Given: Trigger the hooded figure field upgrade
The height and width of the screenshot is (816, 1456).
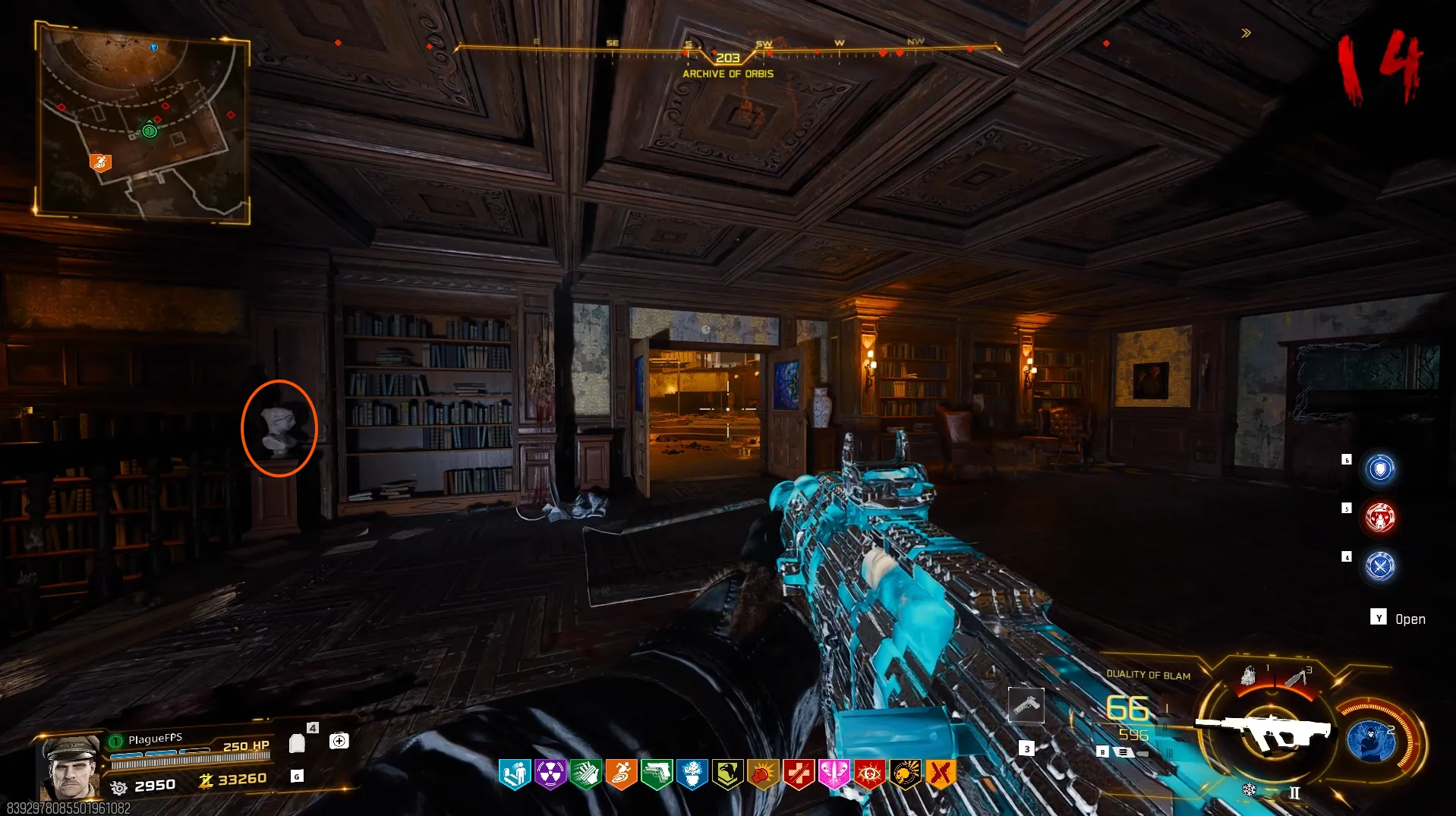Looking at the screenshot, I should click(x=1371, y=742).
